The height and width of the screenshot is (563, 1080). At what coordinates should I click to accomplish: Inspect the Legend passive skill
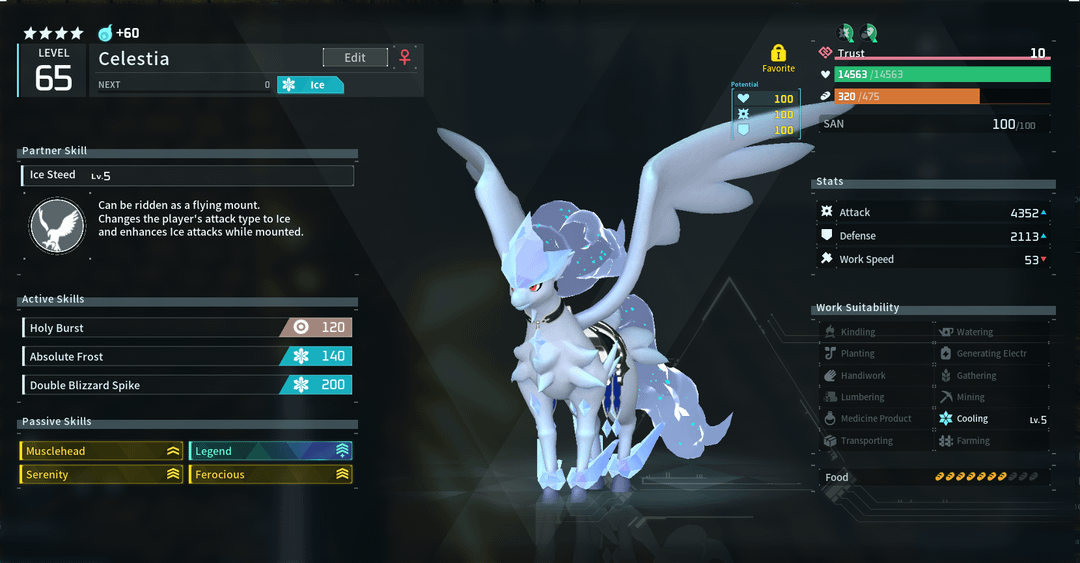(271, 451)
